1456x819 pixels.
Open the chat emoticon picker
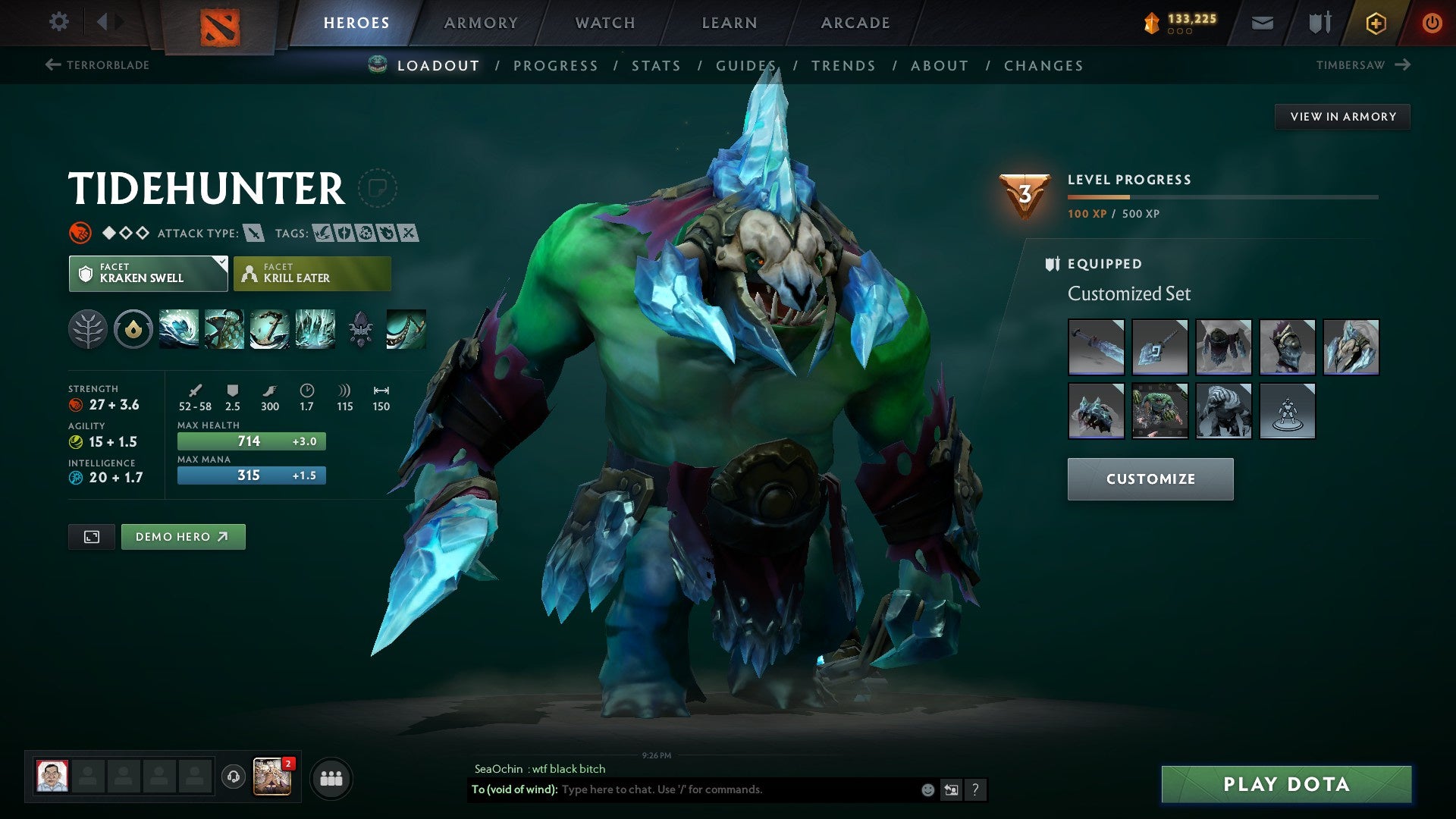(927, 789)
